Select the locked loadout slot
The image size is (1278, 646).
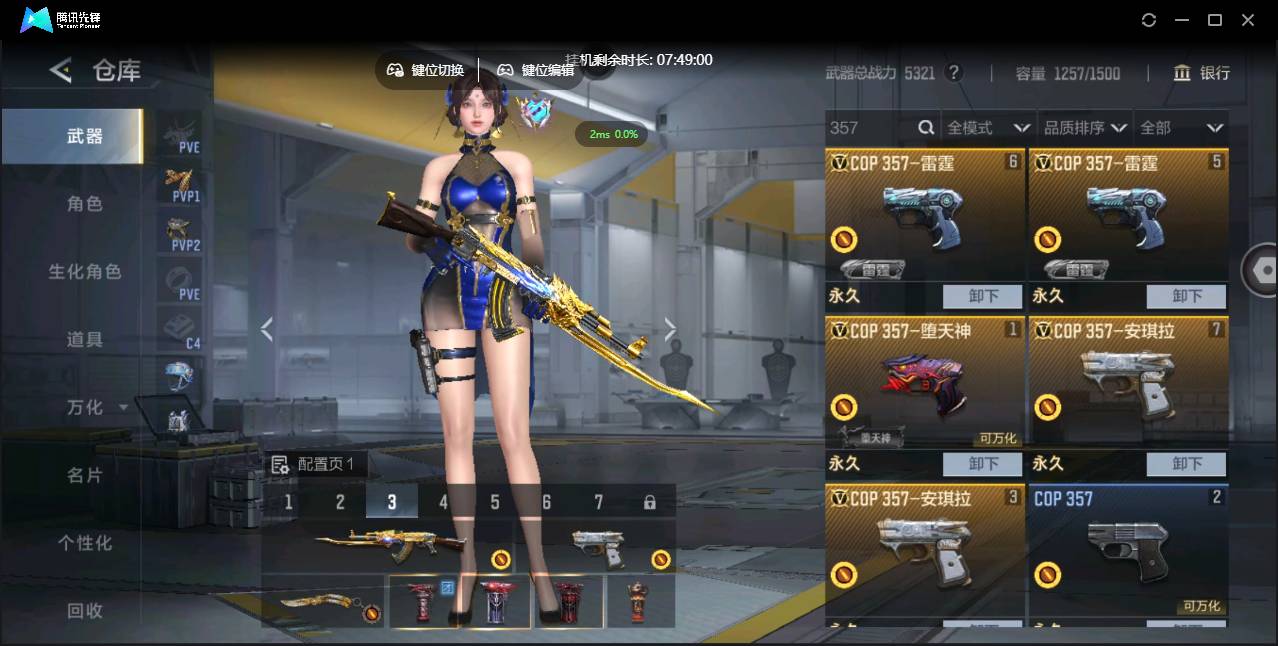pyautogui.click(x=650, y=502)
